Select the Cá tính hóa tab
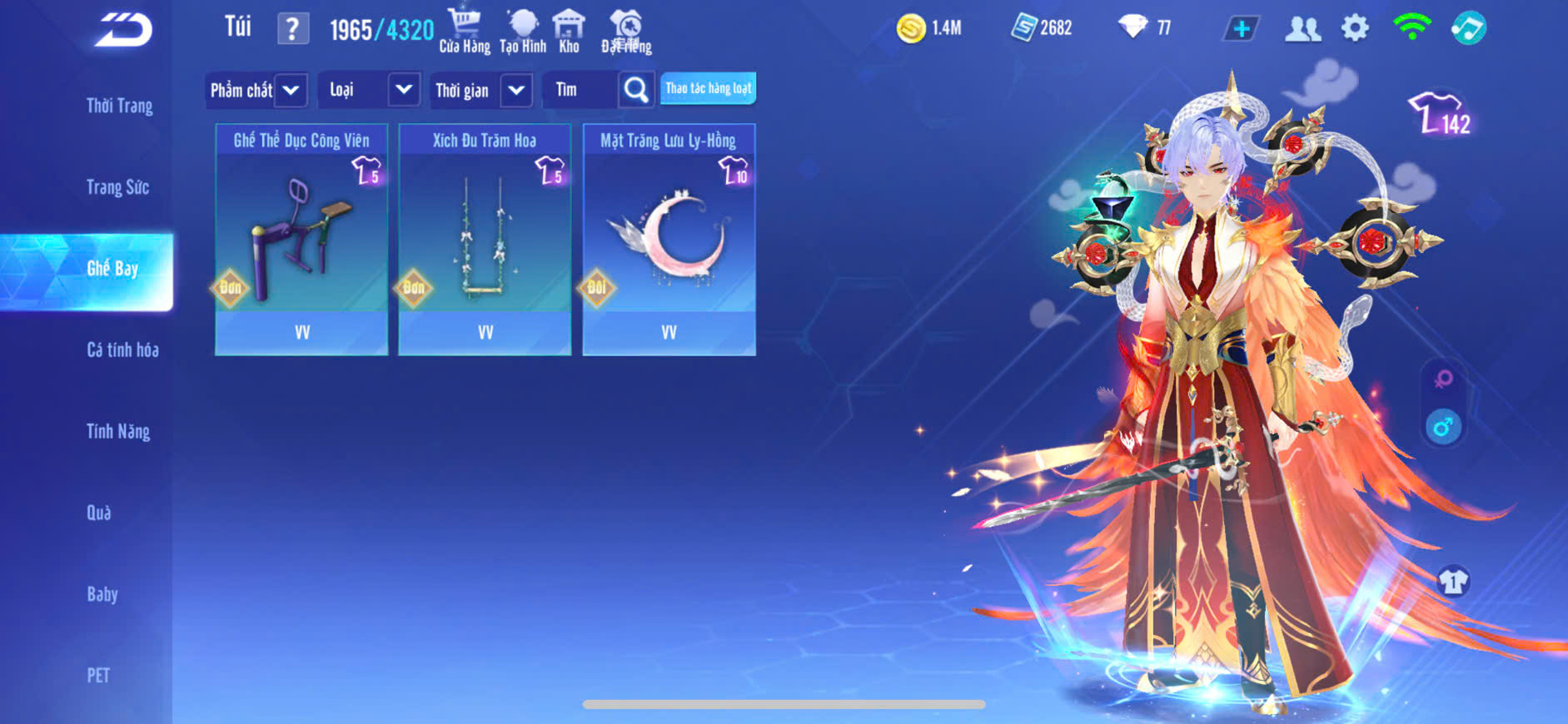 click(122, 350)
